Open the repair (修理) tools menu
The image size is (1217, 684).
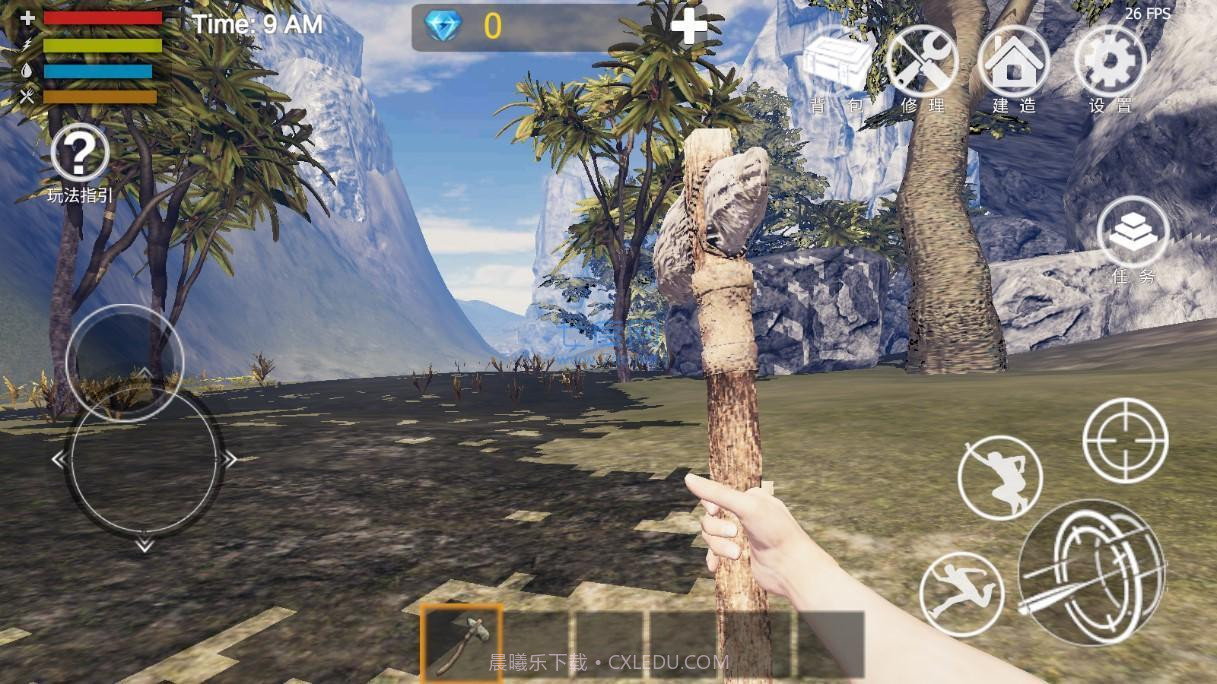pyautogui.click(x=922, y=64)
